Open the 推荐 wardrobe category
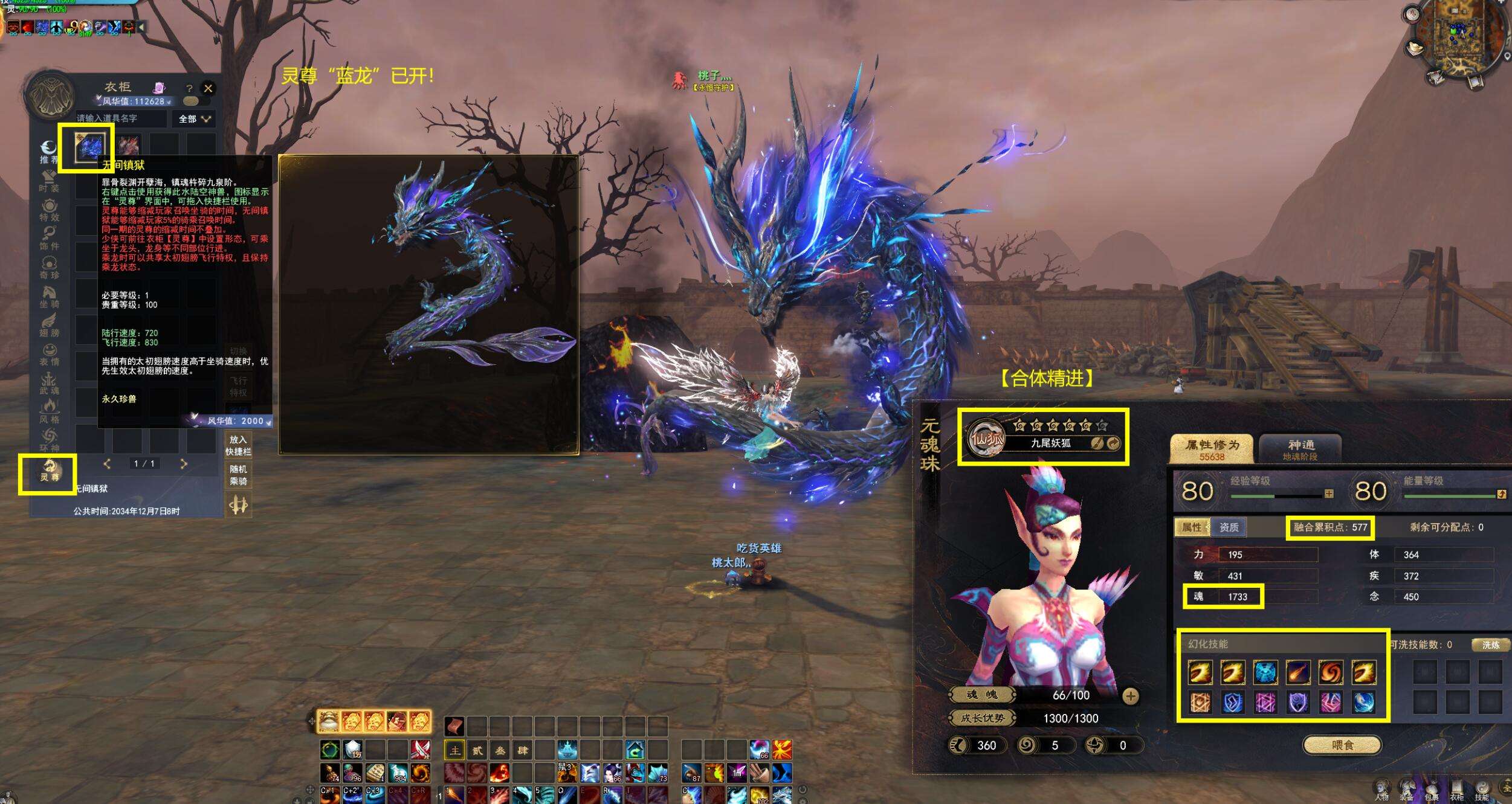The width and height of the screenshot is (1512, 804). click(x=49, y=152)
